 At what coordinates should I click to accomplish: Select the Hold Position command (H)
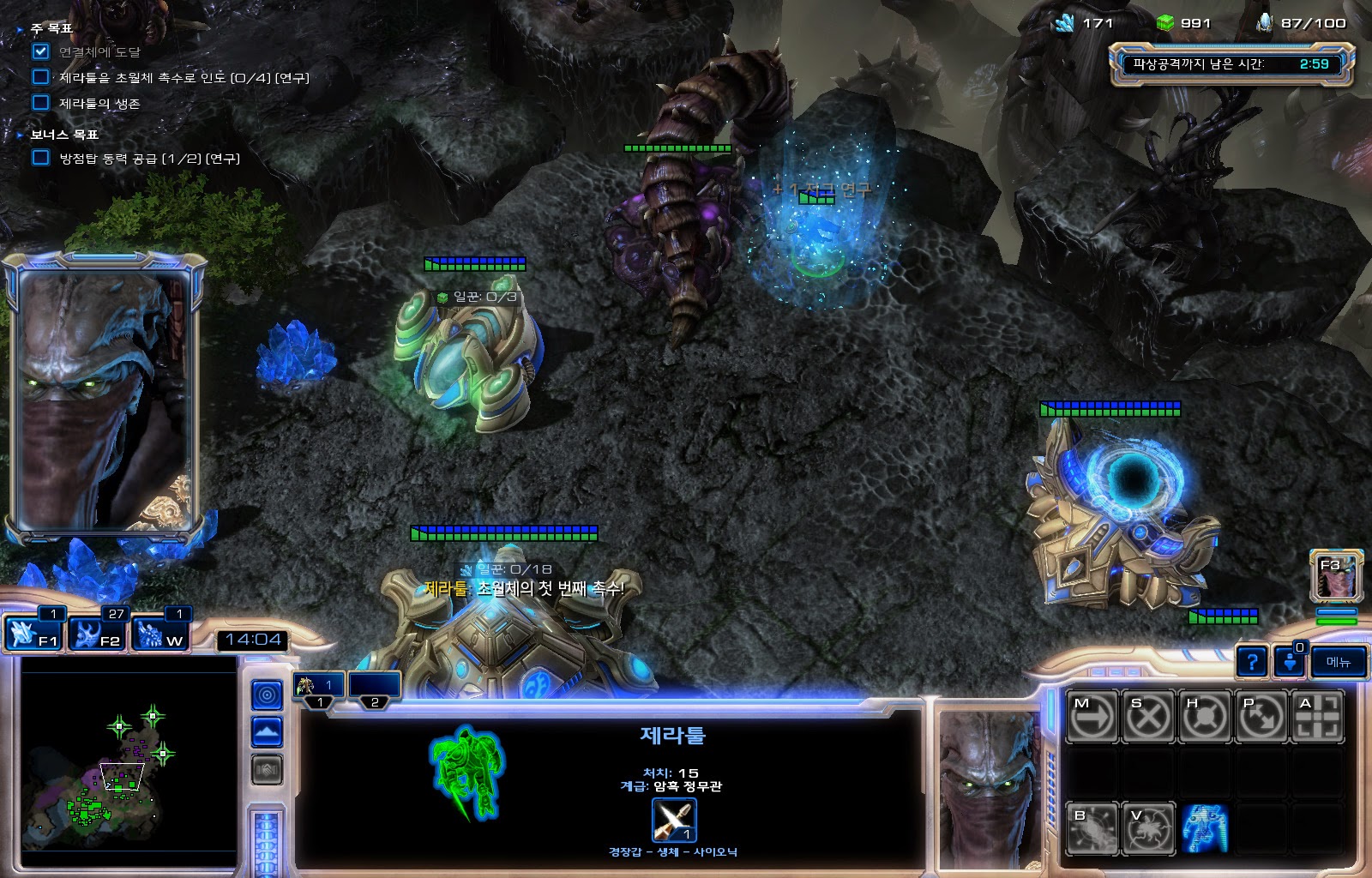click(1205, 716)
